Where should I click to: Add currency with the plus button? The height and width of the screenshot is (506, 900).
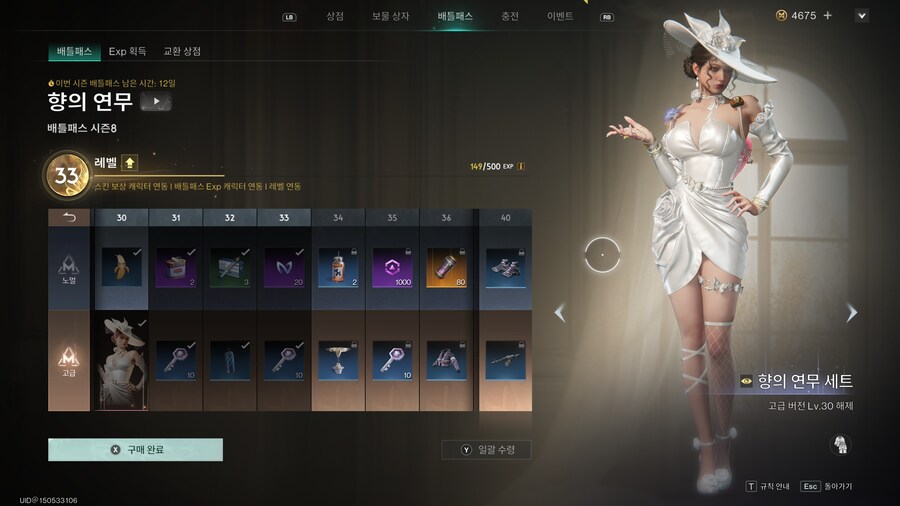tap(828, 16)
